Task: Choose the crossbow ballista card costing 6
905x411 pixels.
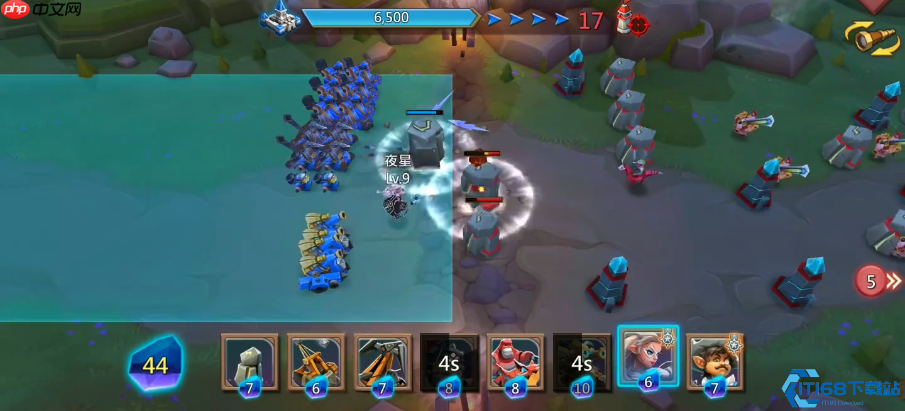Action: [x=315, y=362]
